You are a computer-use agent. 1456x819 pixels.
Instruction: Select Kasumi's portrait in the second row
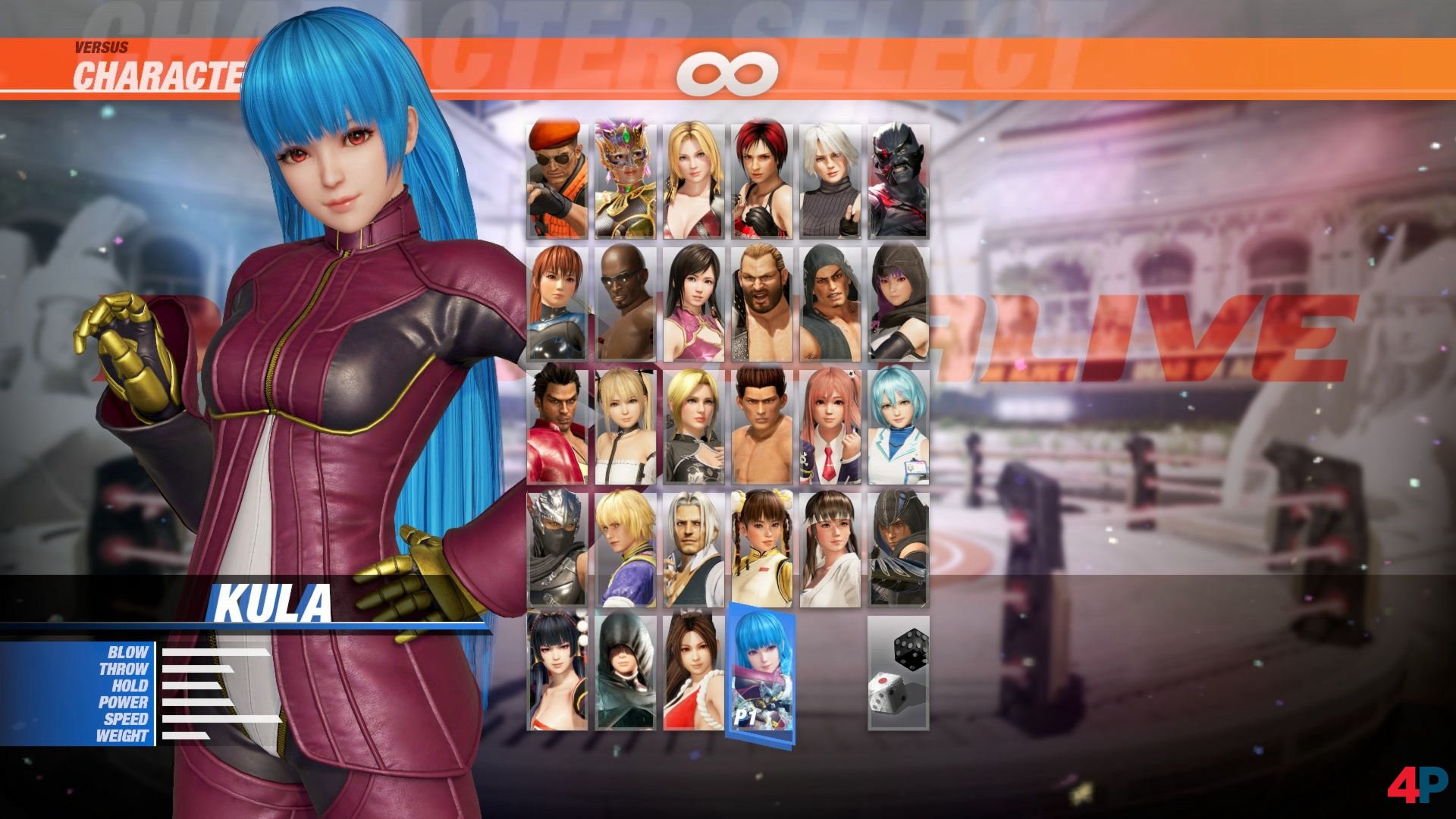click(556, 302)
